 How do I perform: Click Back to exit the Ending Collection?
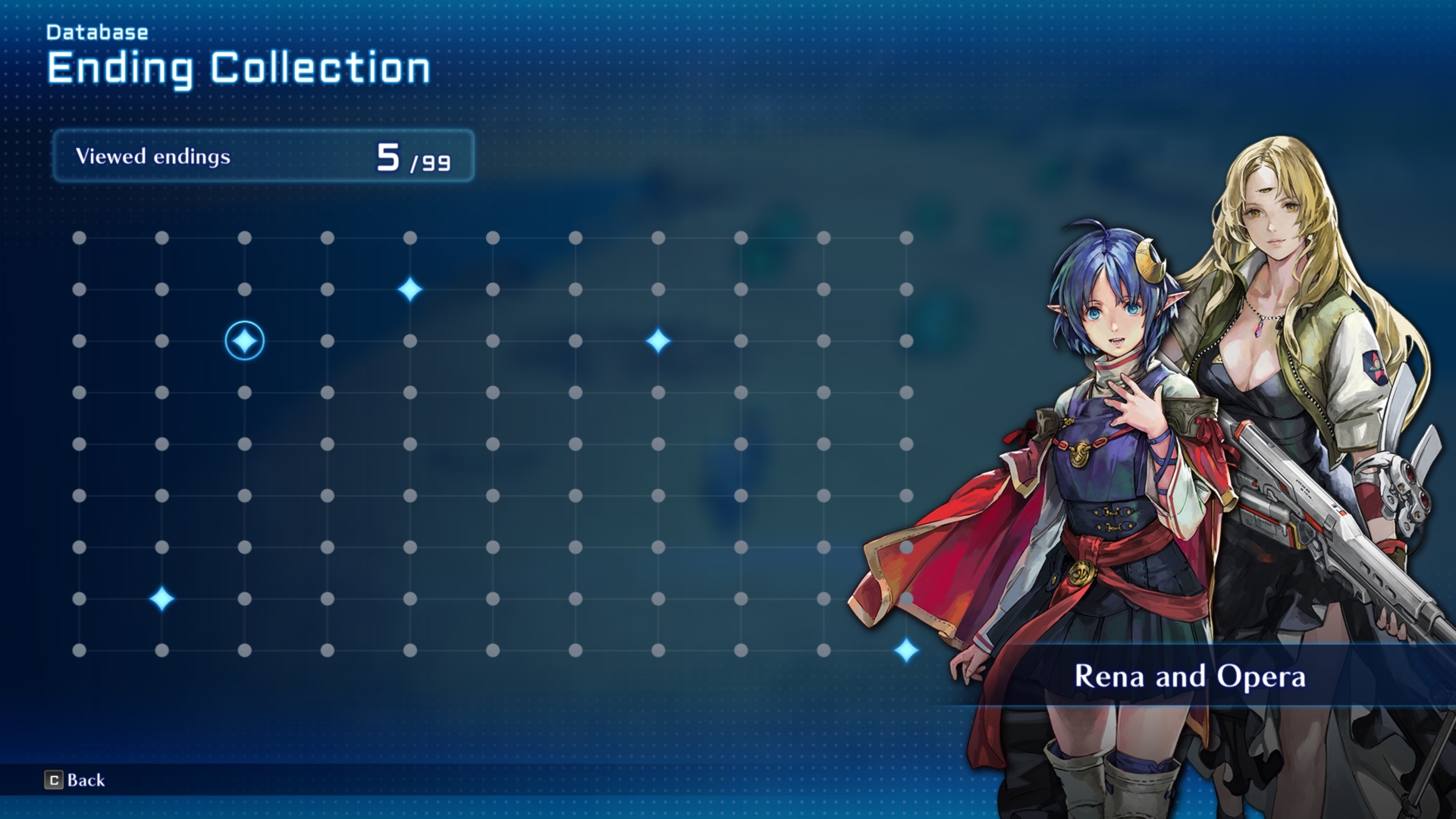tap(83, 780)
